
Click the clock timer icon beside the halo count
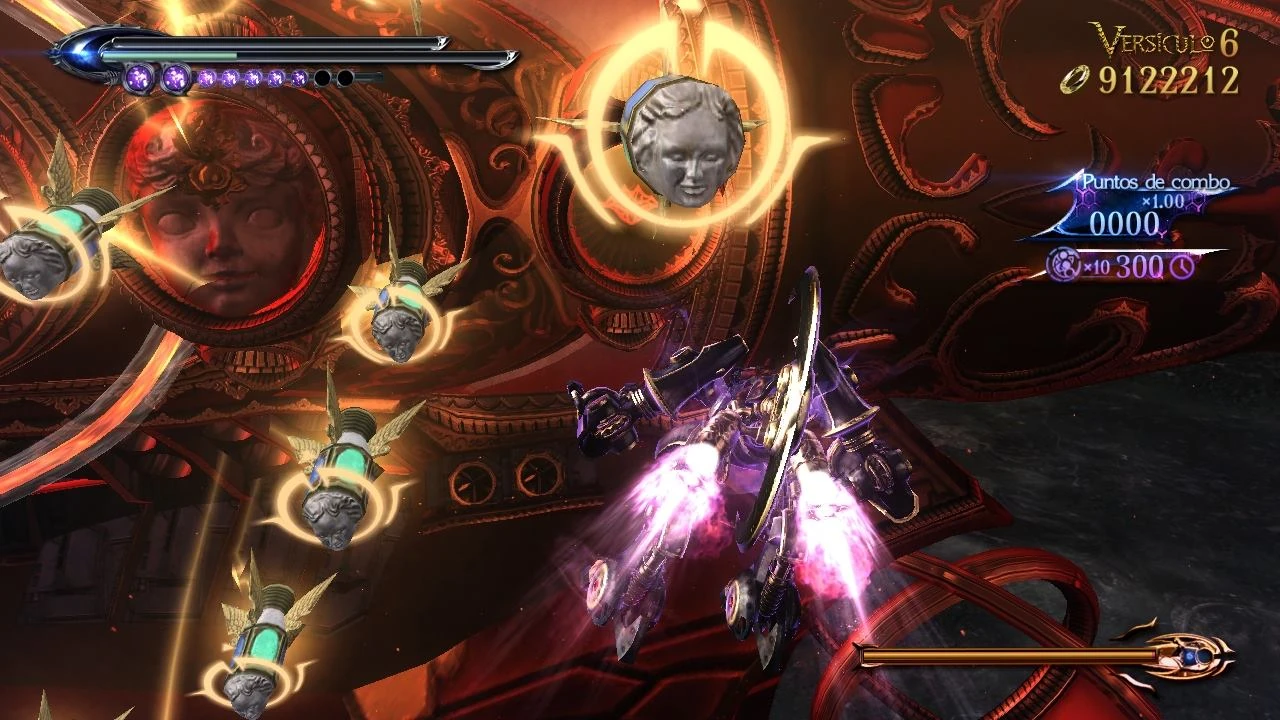1181,268
